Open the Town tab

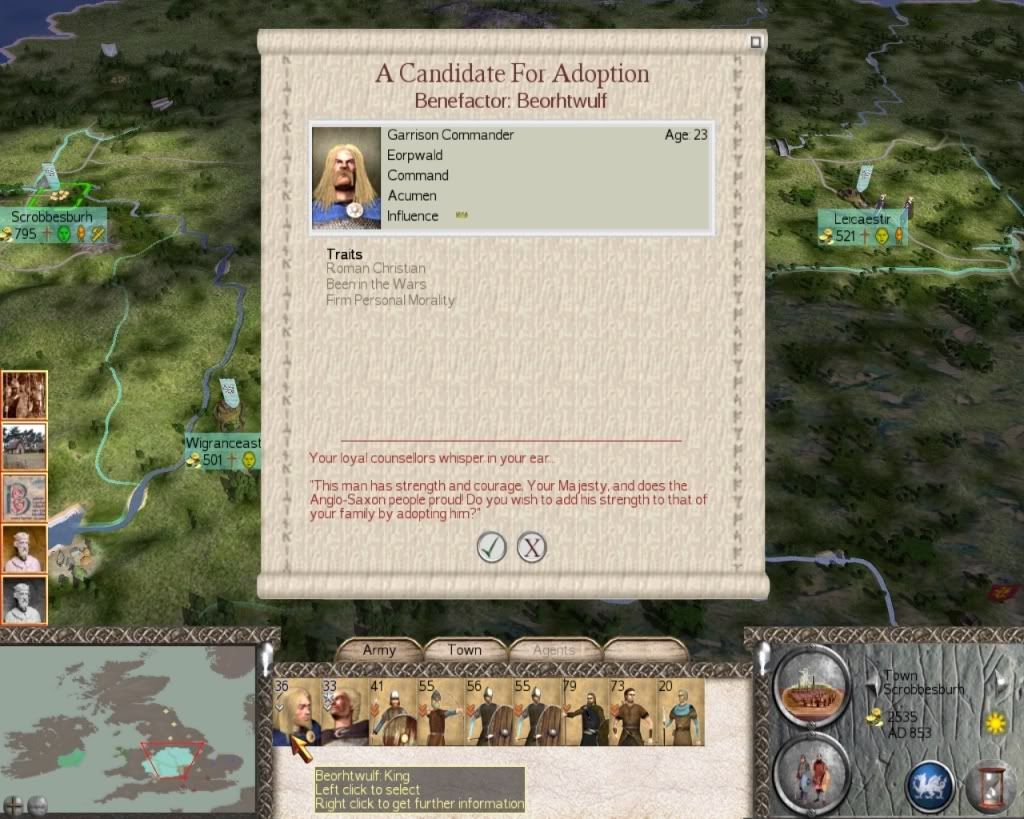point(464,650)
